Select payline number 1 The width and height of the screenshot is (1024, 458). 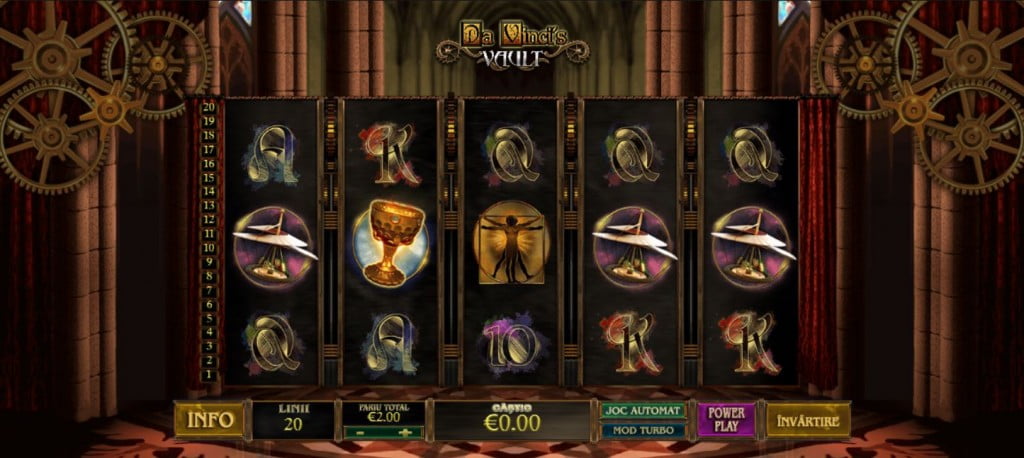[209, 375]
